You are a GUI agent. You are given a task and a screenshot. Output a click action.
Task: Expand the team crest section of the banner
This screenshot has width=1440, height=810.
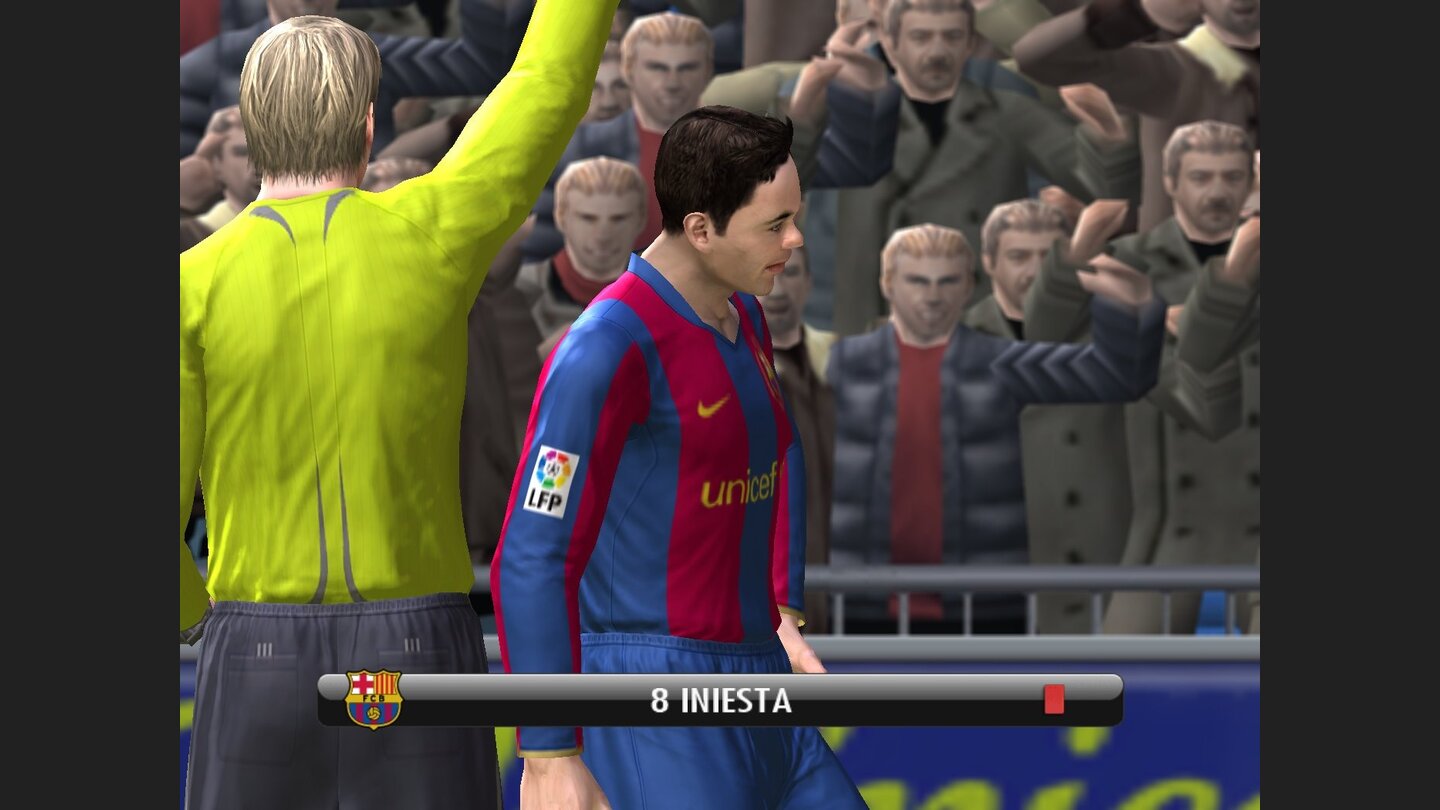373,700
